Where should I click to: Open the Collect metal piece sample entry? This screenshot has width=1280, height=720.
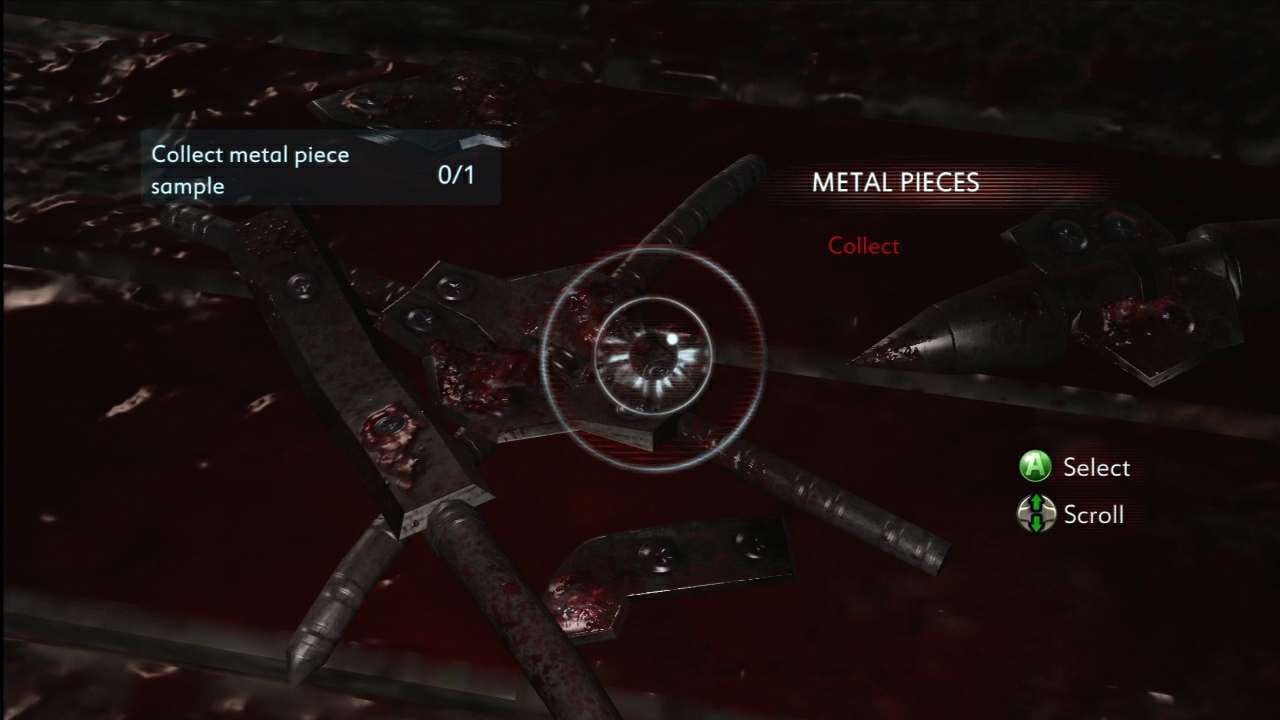click(x=250, y=170)
